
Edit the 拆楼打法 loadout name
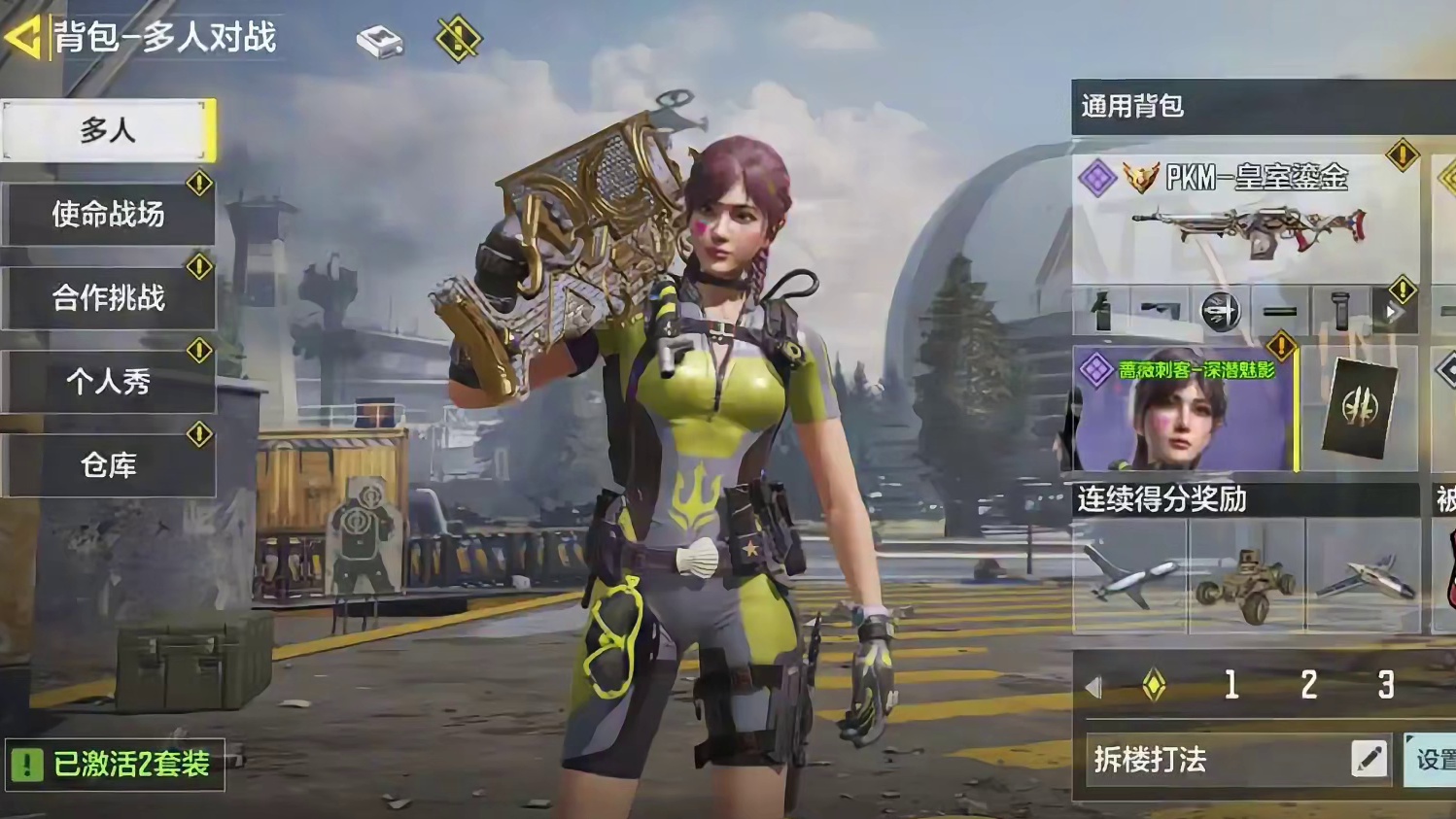pos(1369,759)
